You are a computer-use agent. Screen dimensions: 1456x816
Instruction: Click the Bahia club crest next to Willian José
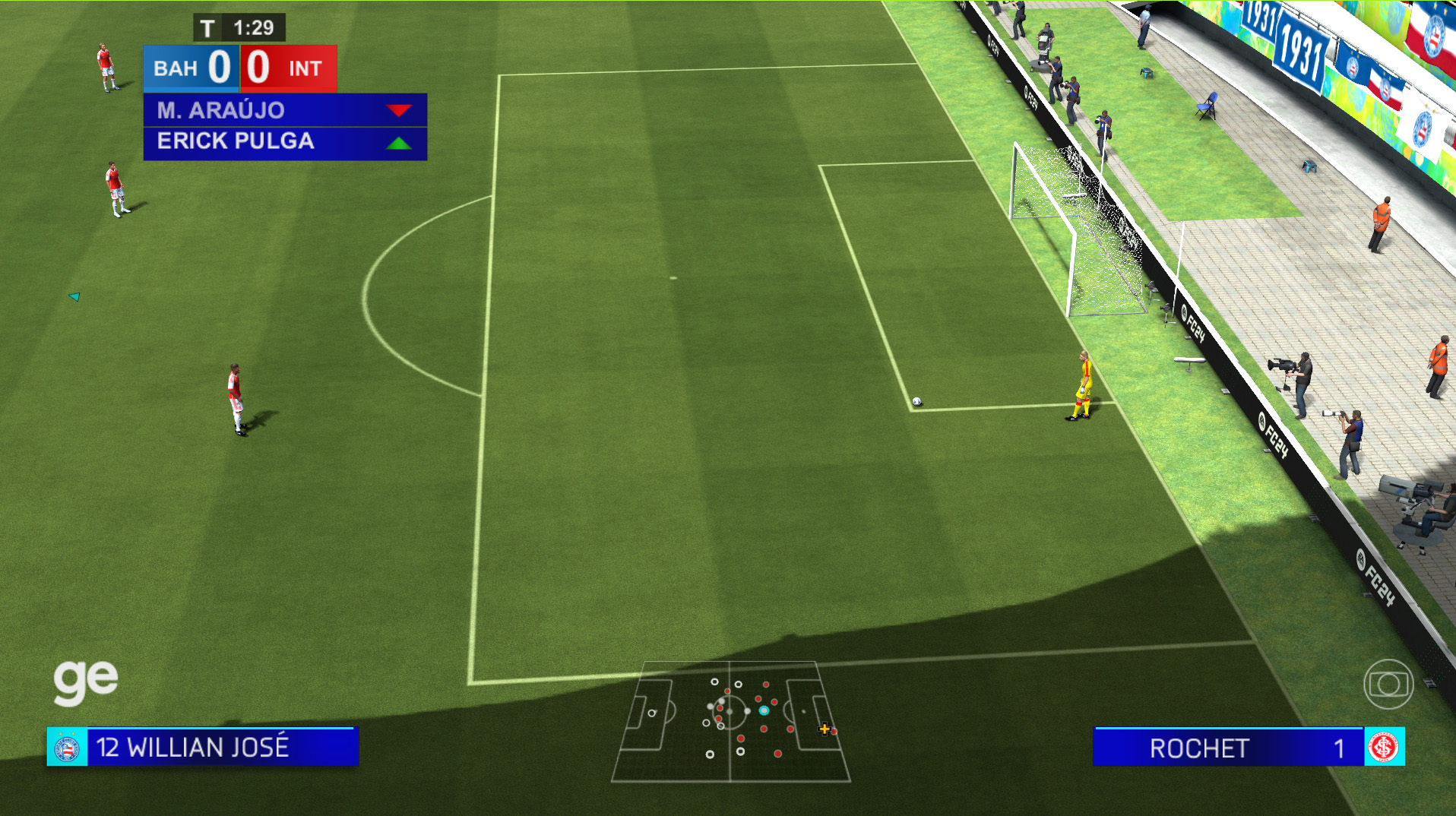[68, 748]
